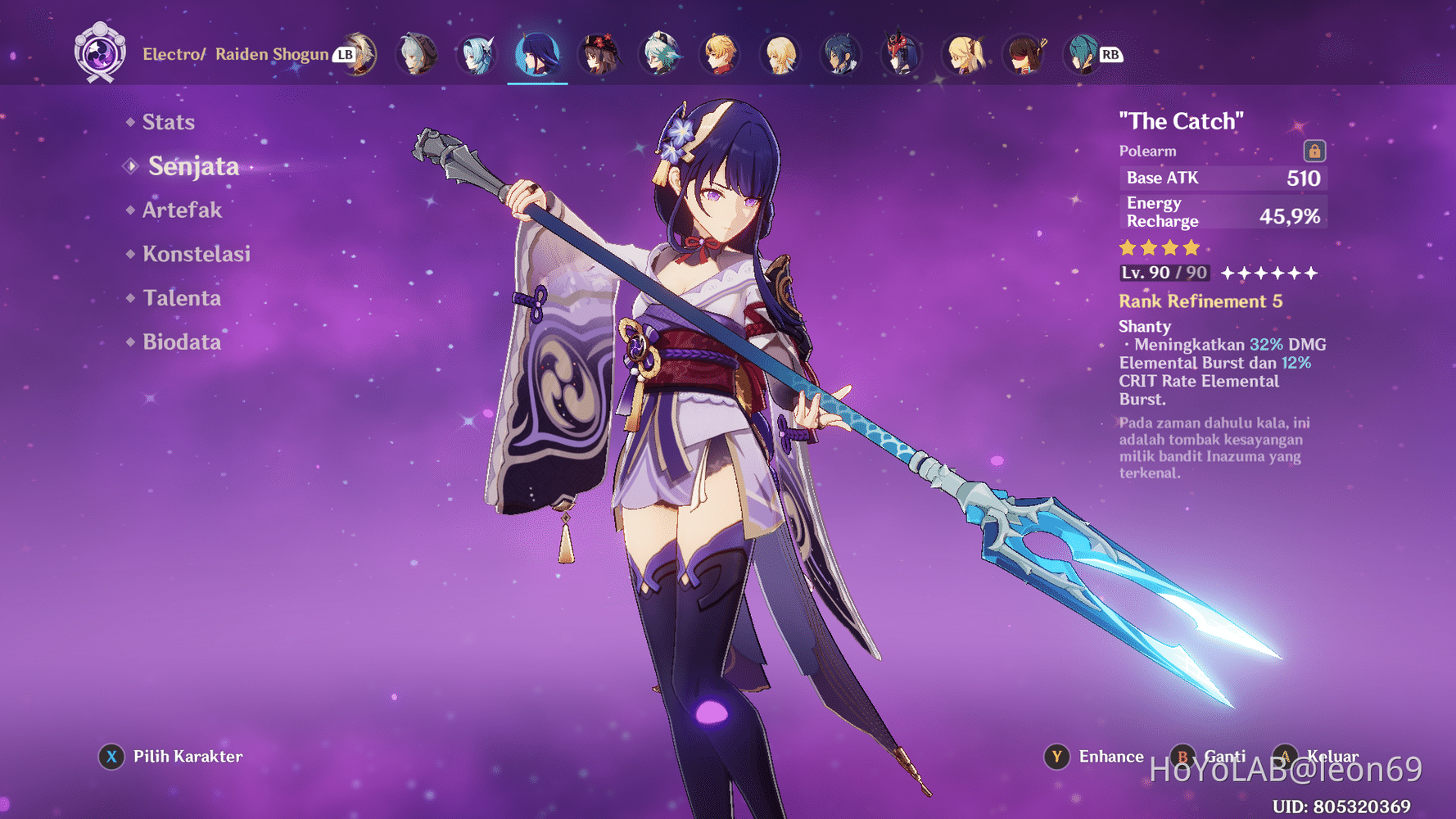1456x819 pixels.
Task: Click the LB shoulder button indicator
Action: pos(342,56)
